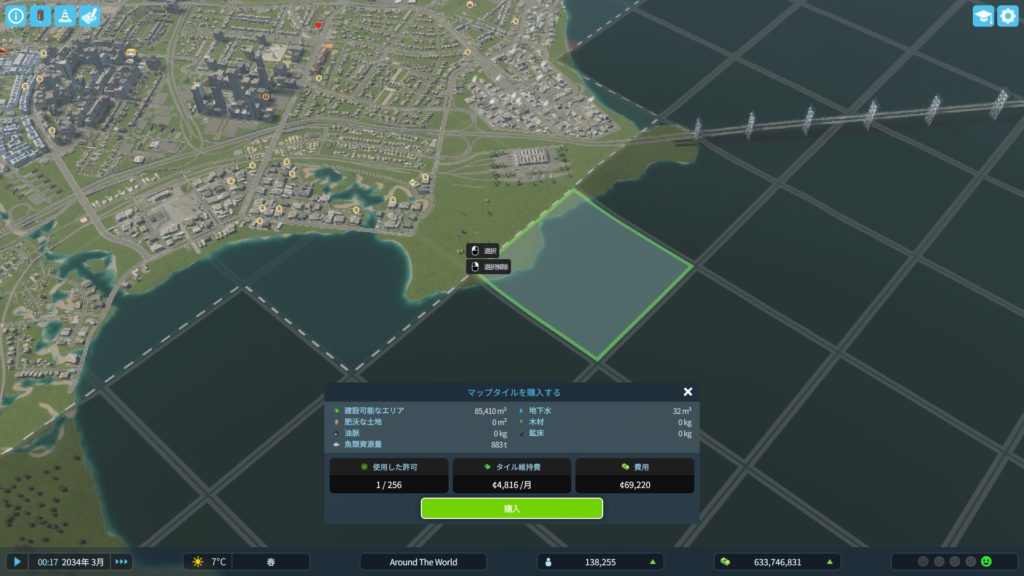Screen dimensions: 1024x576
Task: Click the Around The World city name
Action: (423, 562)
